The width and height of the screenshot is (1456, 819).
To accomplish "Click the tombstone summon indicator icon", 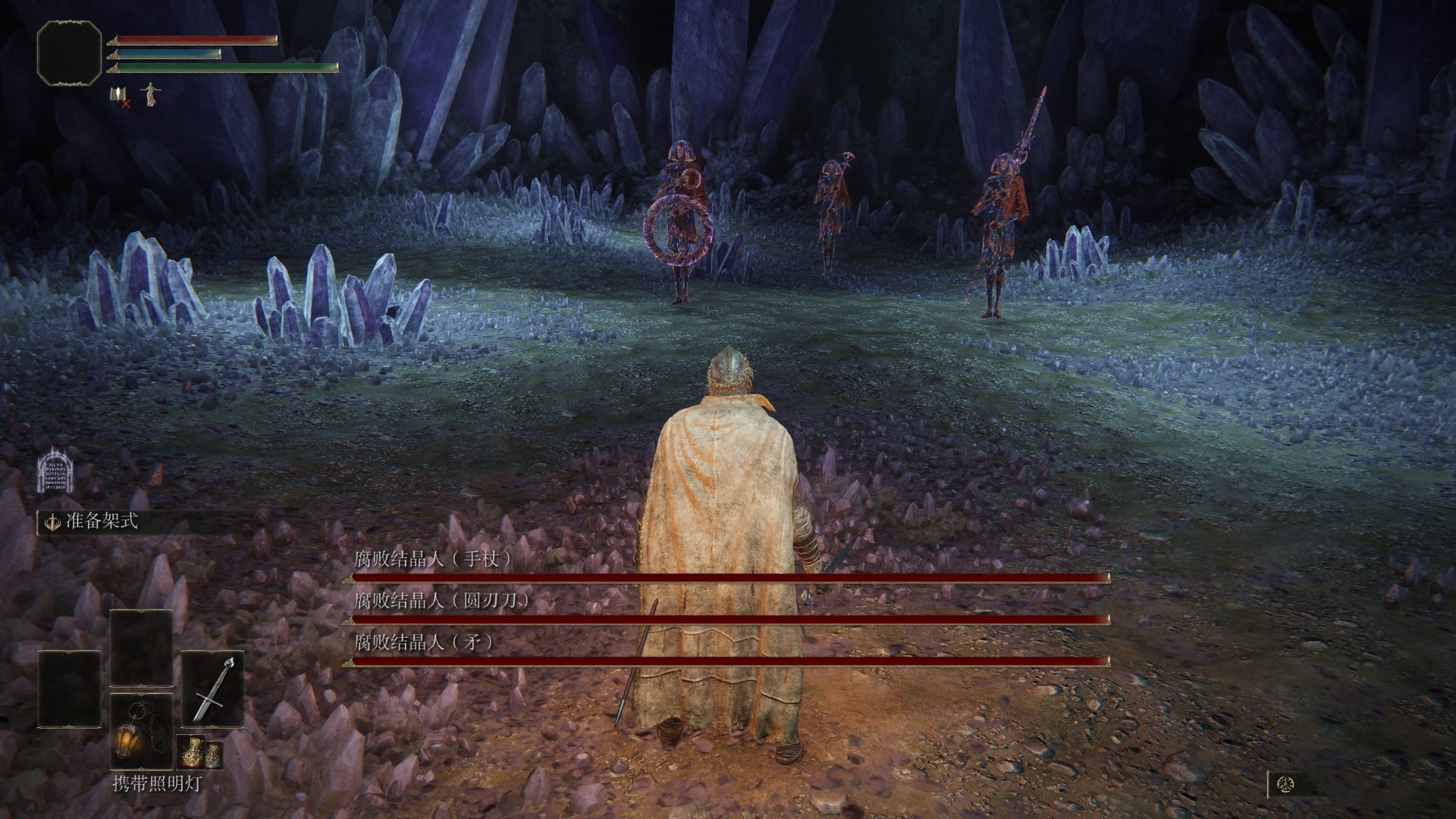I will (x=57, y=470).
